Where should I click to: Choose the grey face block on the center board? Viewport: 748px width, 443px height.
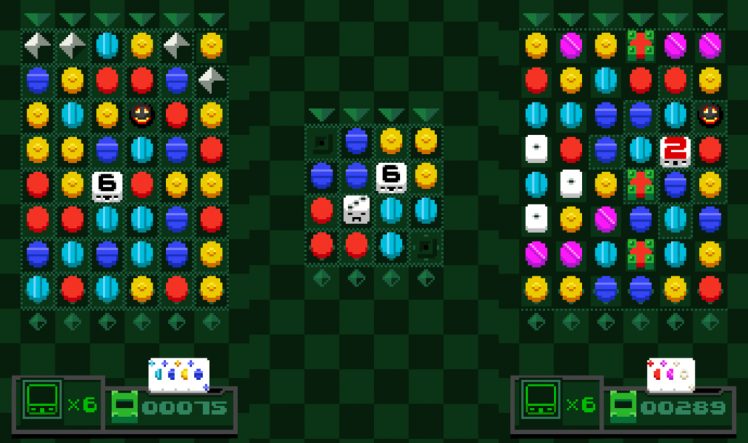click(x=357, y=210)
